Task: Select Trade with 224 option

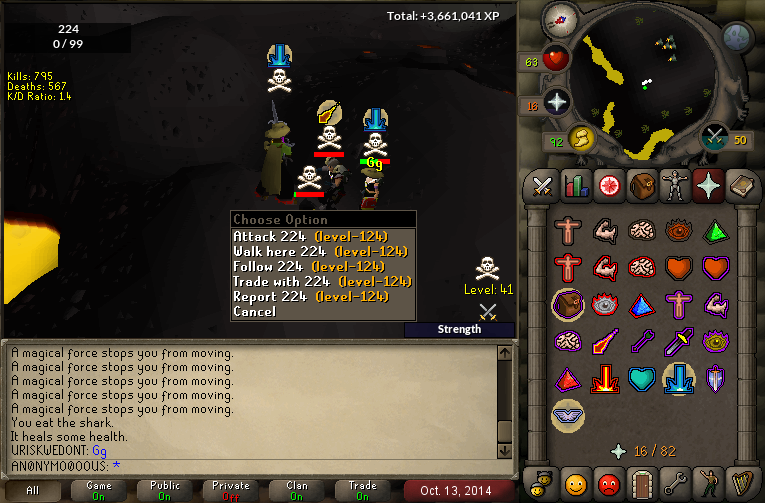Action: tap(322, 281)
